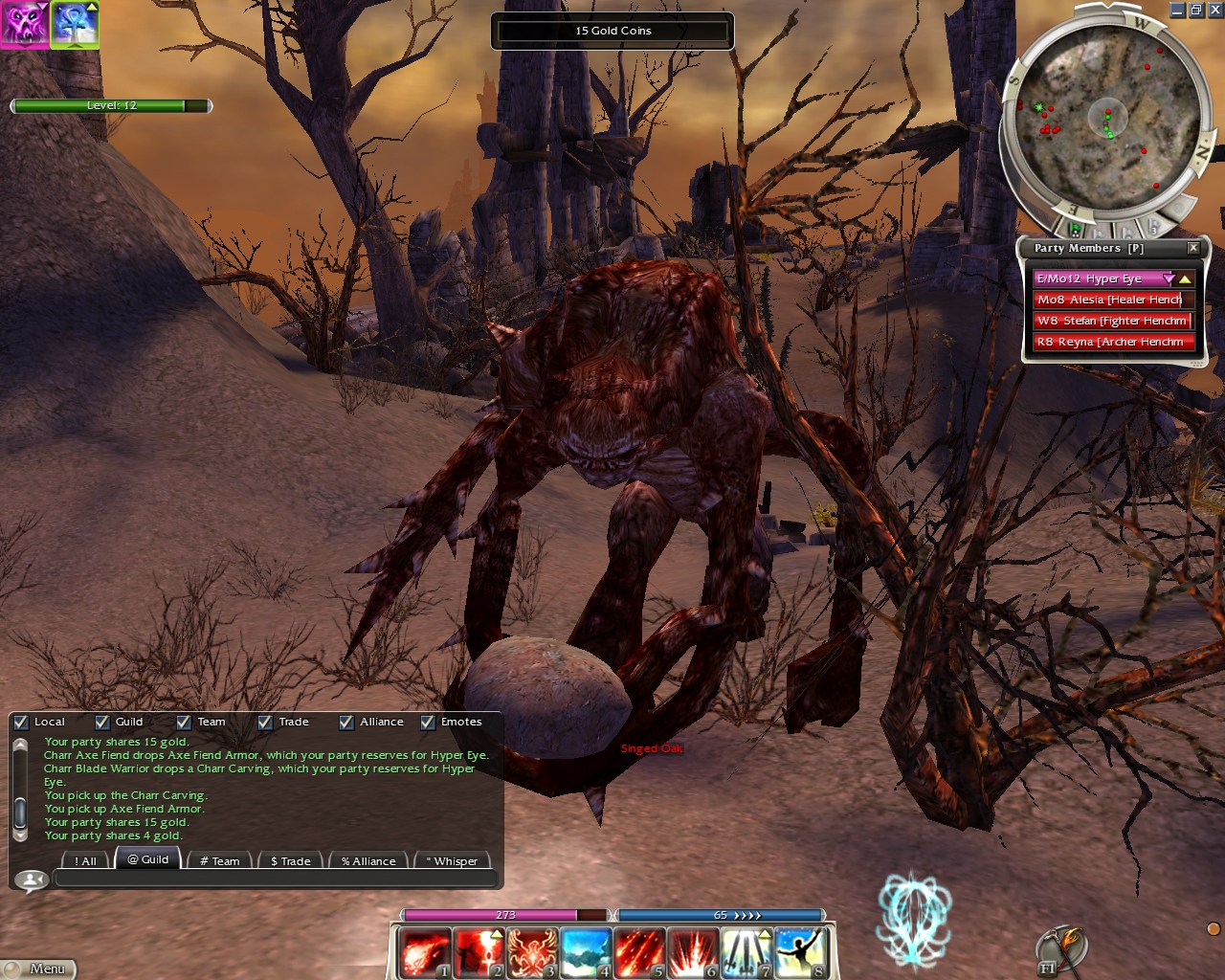The width and height of the screenshot is (1225, 980).
Task: Switch chat channel to Team tab
Action: tap(219, 860)
